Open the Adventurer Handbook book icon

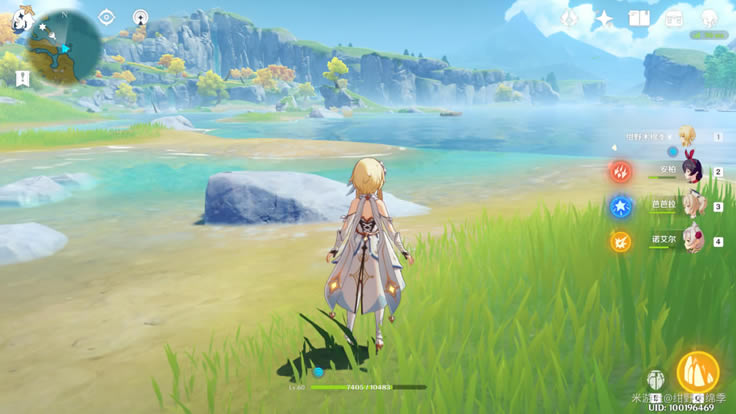tap(639, 18)
